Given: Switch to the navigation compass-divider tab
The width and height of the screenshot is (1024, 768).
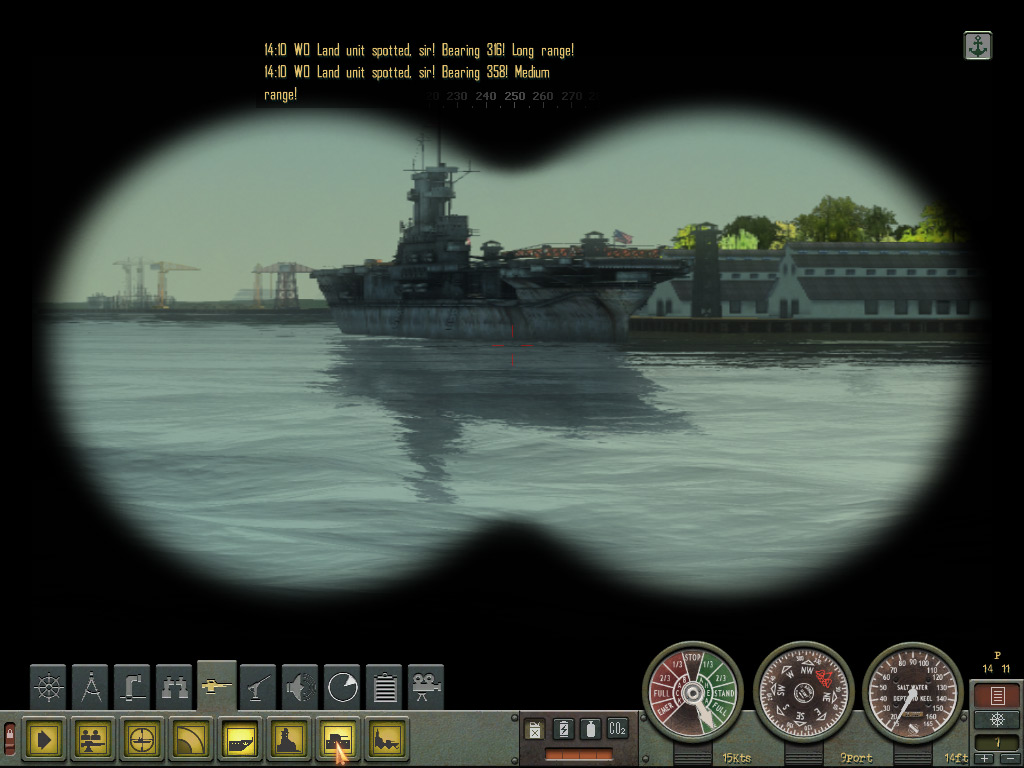Looking at the screenshot, I should 91,688.
